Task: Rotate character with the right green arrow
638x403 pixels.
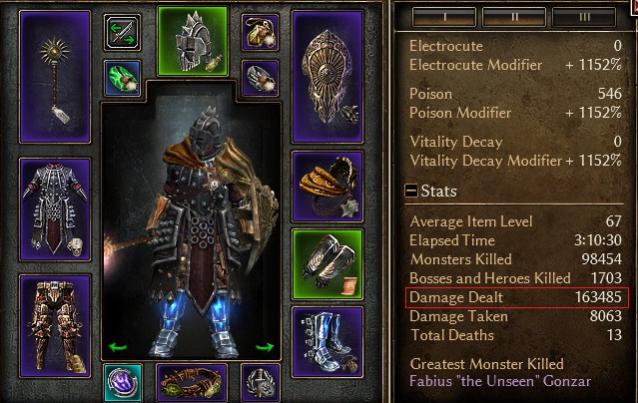Action: click(x=265, y=347)
